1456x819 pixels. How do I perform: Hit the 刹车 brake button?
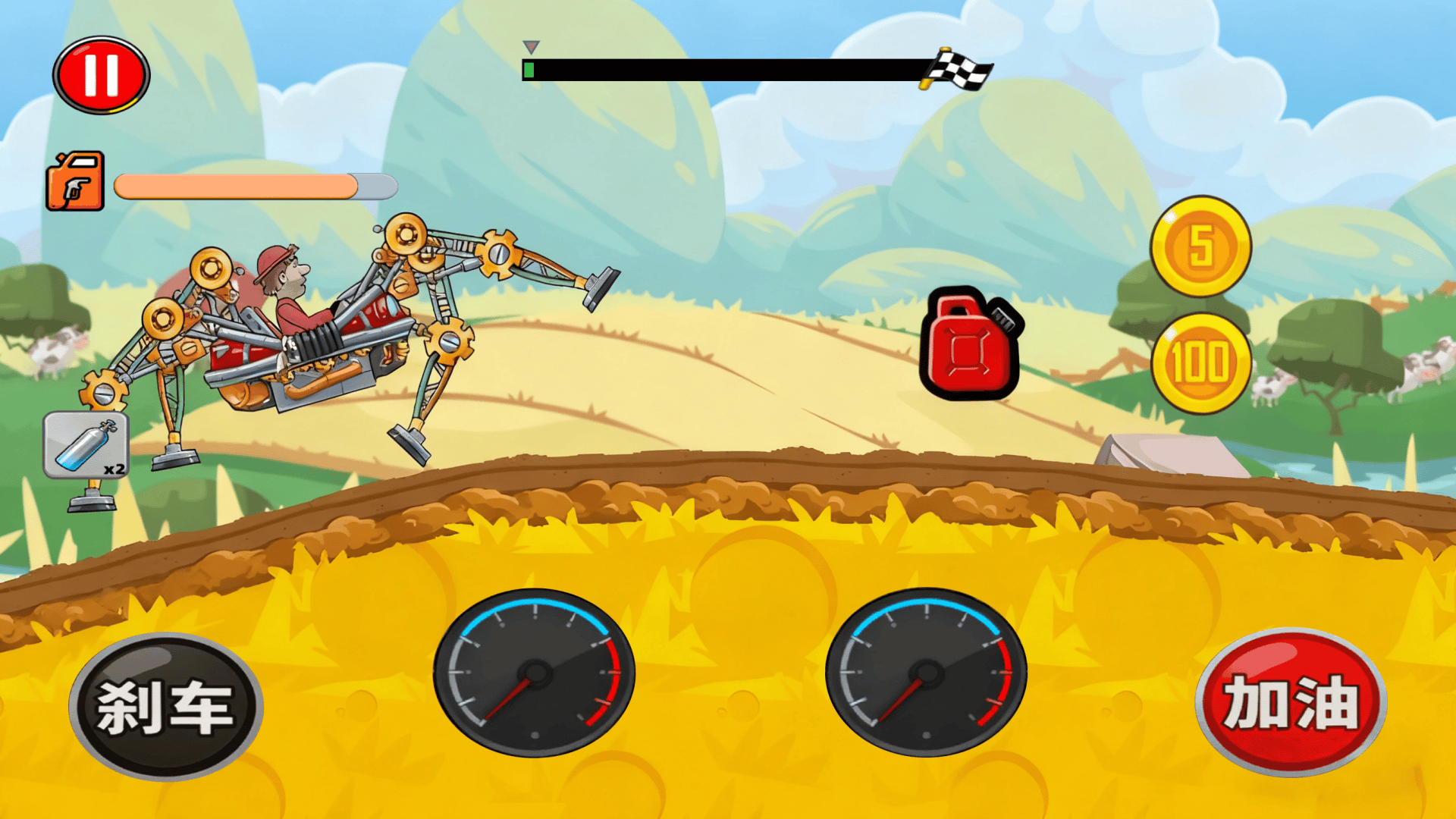point(165,707)
